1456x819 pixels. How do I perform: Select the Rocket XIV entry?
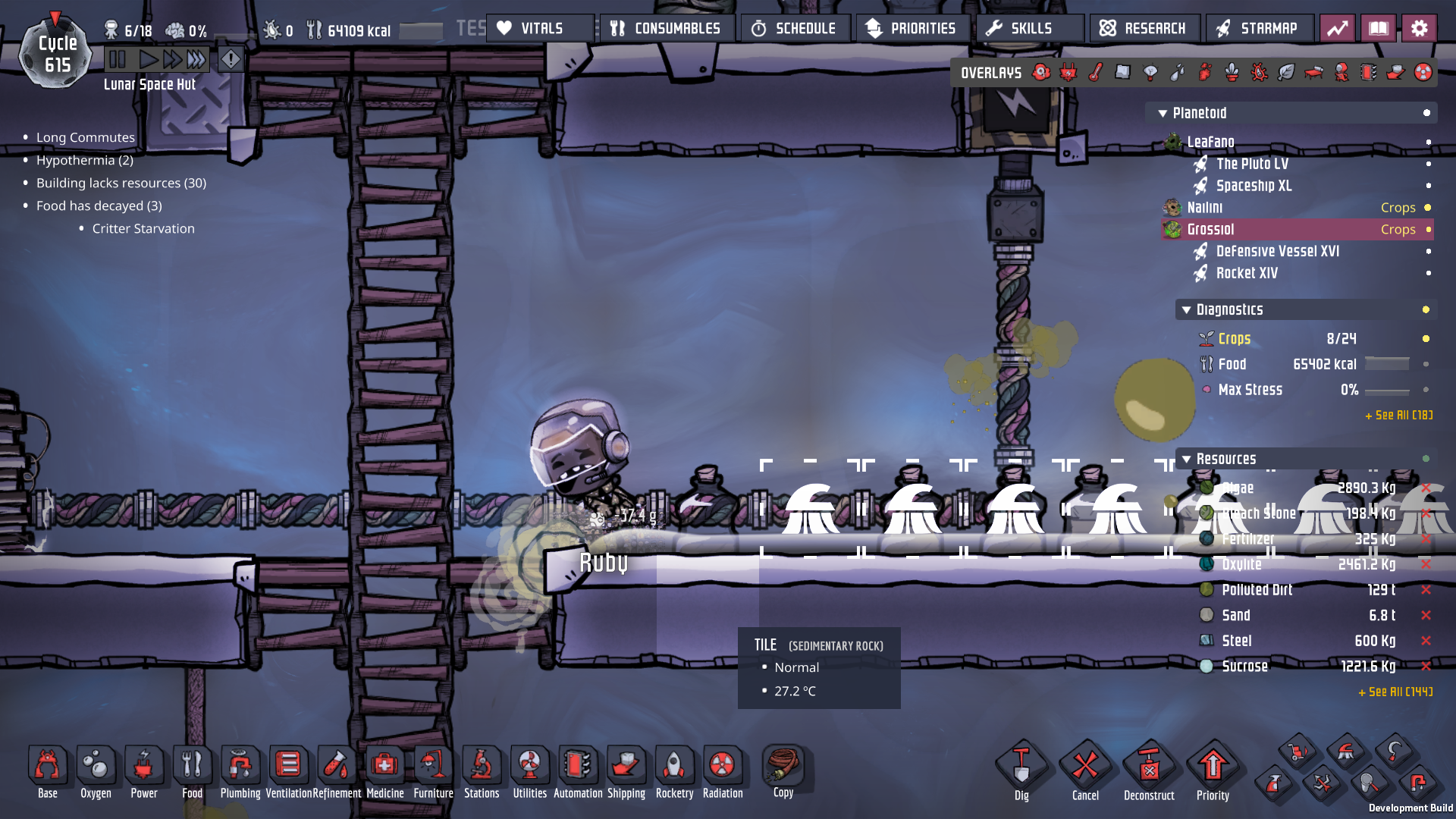click(1247, 273)
